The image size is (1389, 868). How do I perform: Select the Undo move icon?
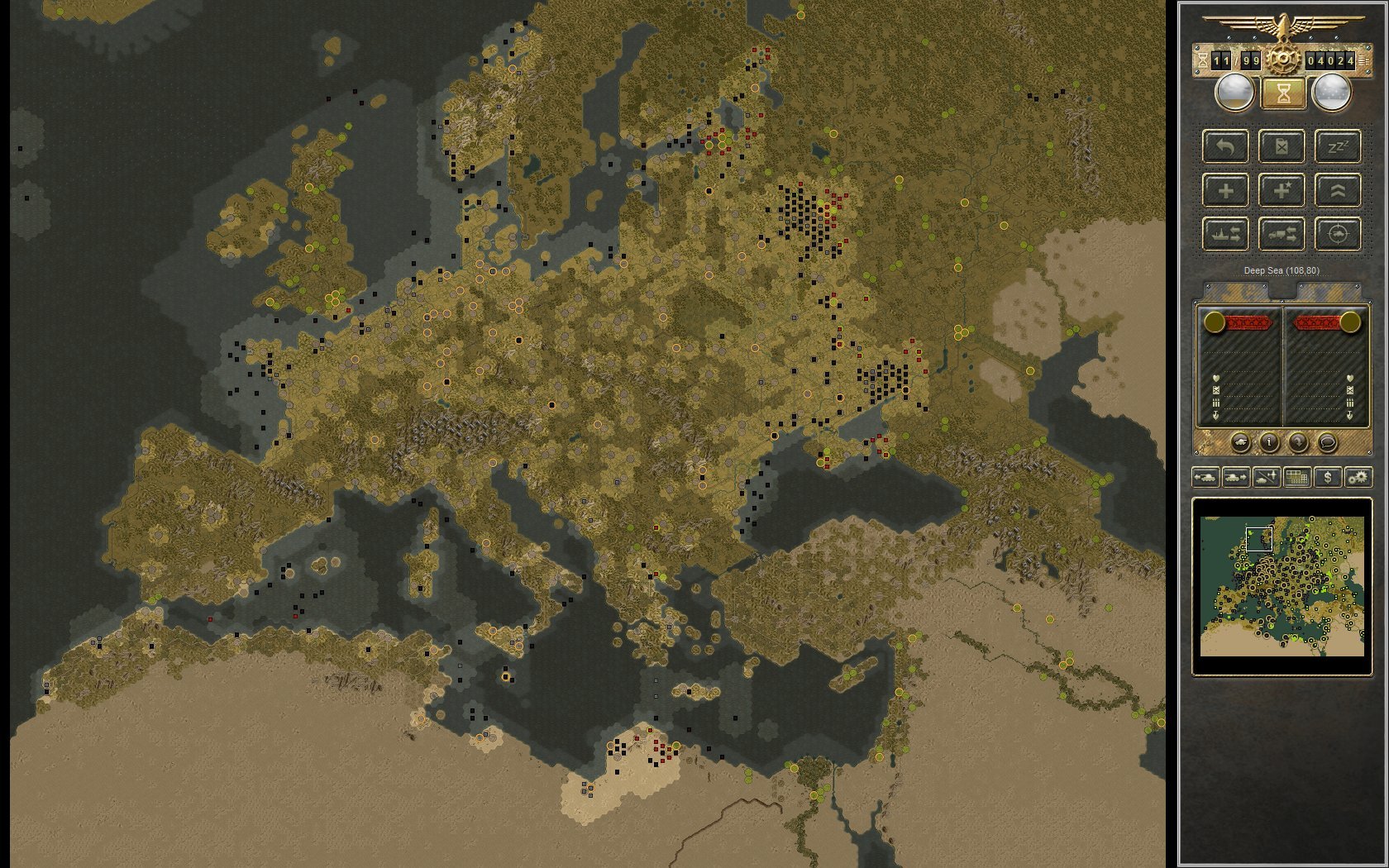(1226, 147)
